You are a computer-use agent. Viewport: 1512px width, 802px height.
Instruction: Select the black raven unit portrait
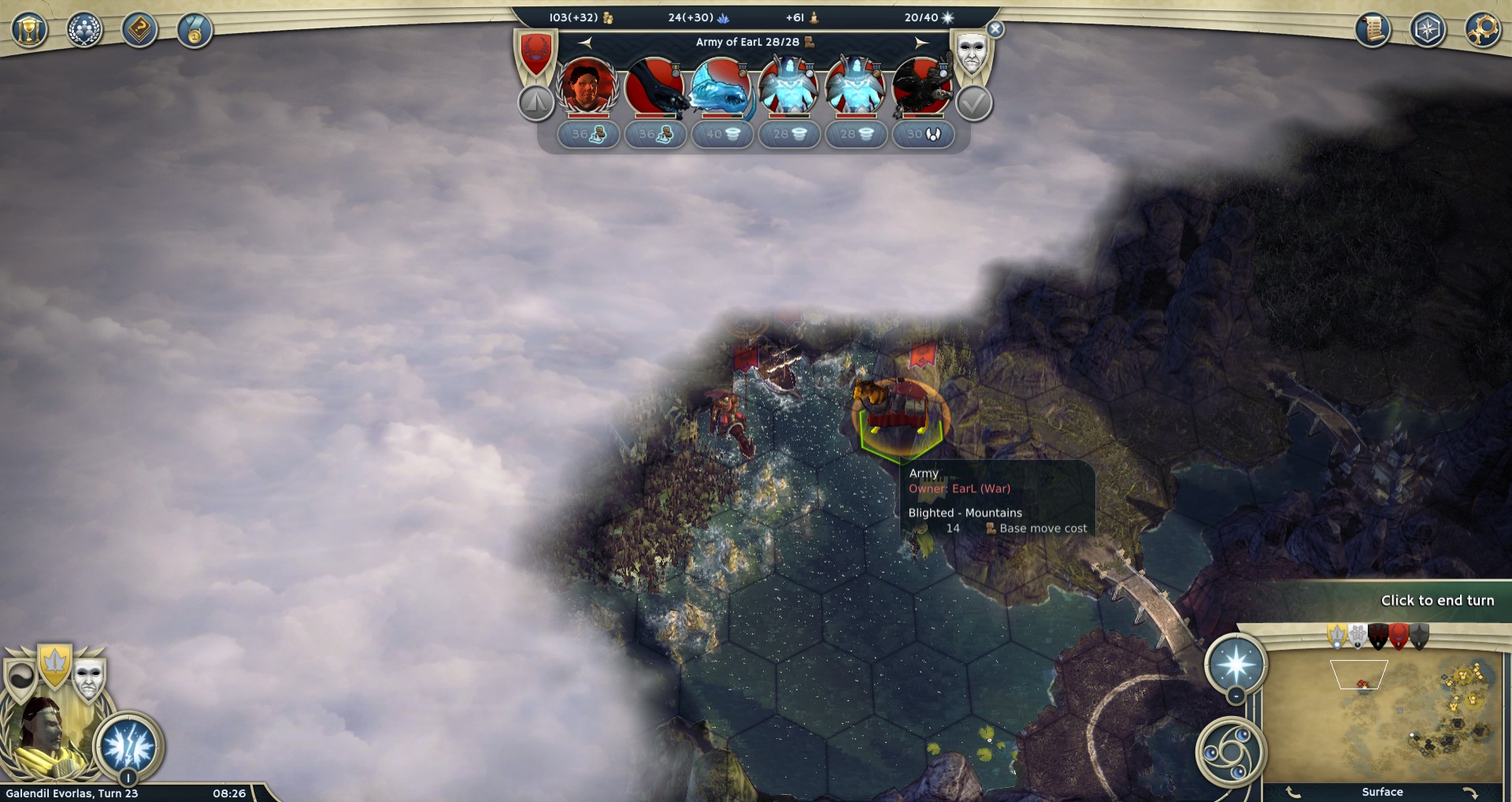tap(921, 85)
